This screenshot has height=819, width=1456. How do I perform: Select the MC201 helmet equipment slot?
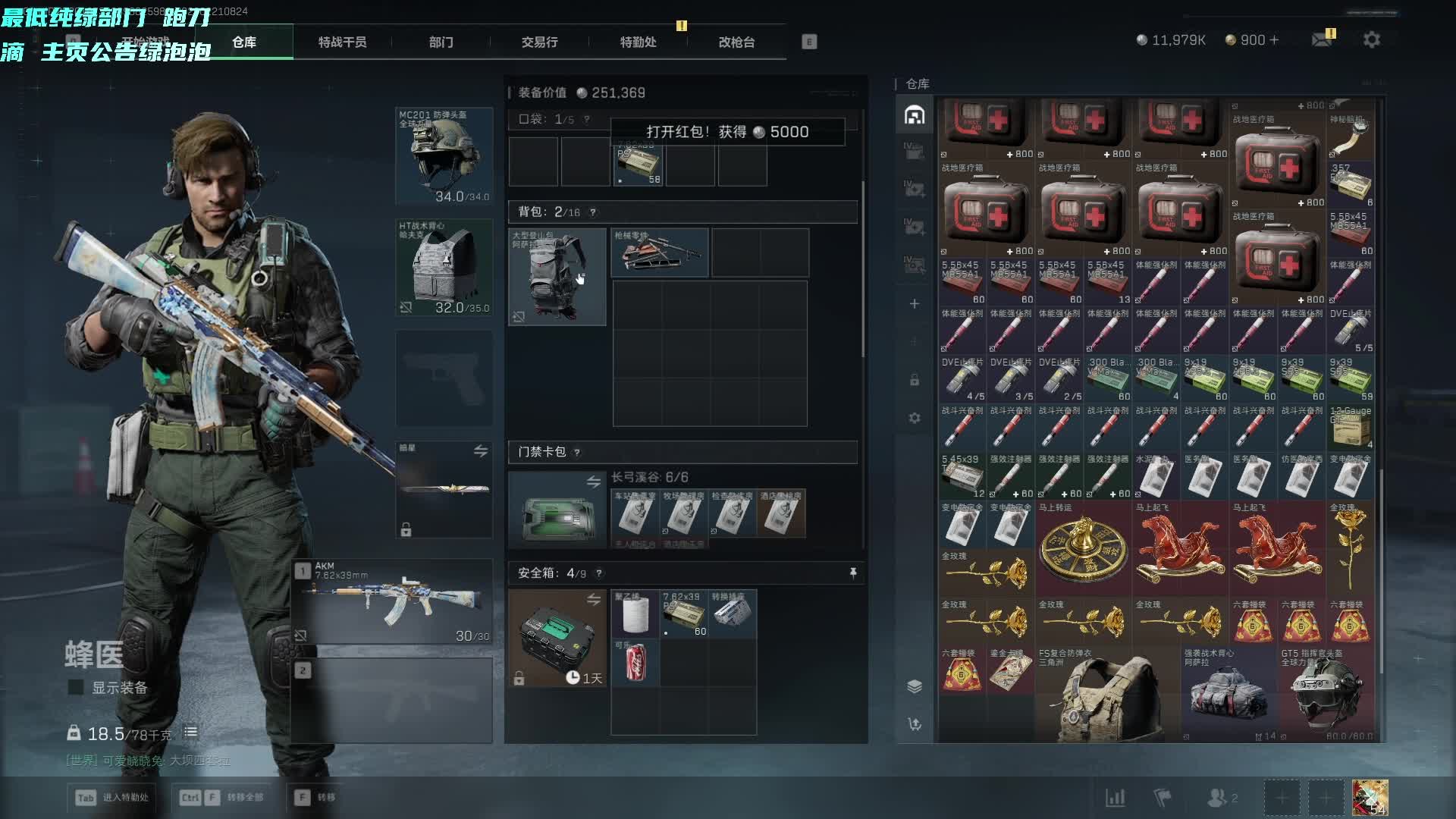(x=444, y=156)
